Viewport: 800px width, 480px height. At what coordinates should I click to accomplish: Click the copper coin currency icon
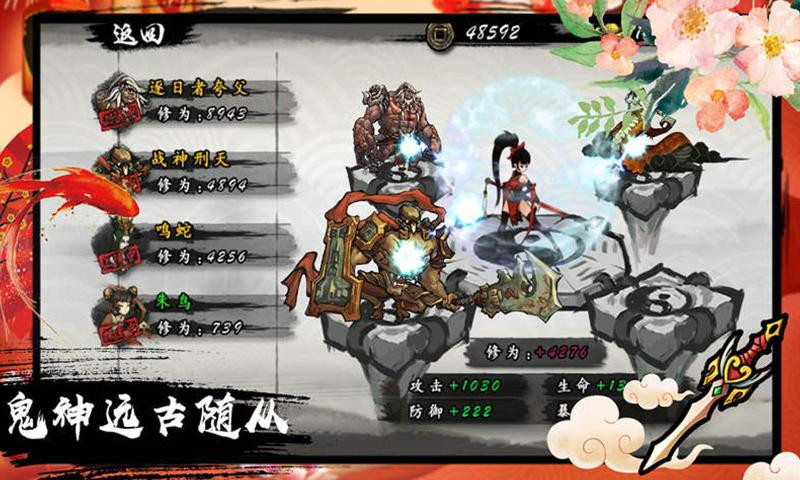tap(440, 32)
